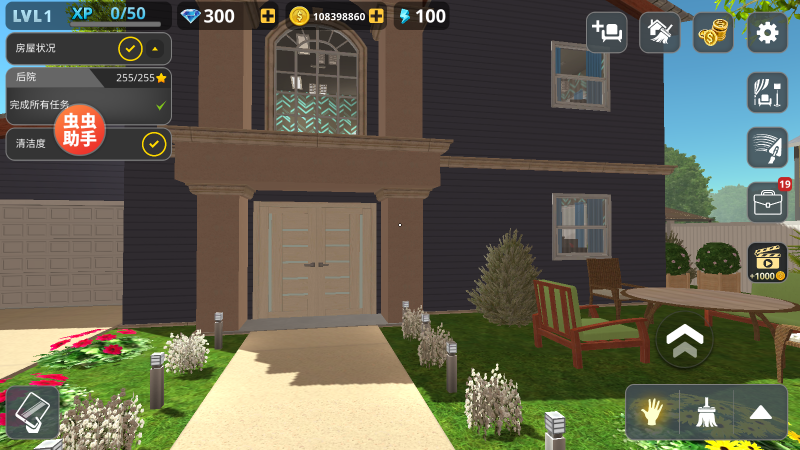Image resolution: width=800 pixels, height=450 pixels.
Task: Add more diamonds with the plus button
Action: [x=267, y=16]
